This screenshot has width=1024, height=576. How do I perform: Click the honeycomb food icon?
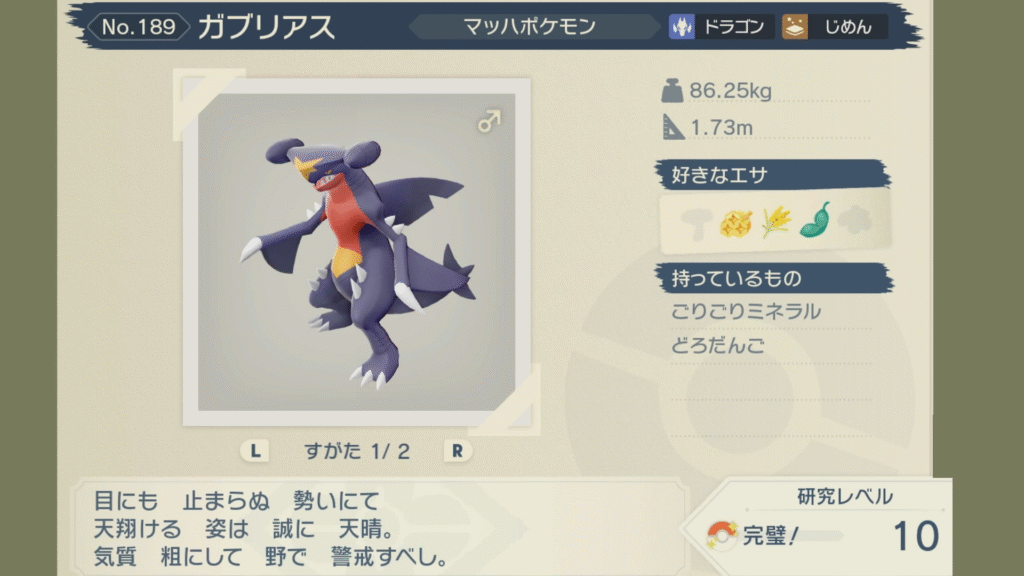point(734,222)
